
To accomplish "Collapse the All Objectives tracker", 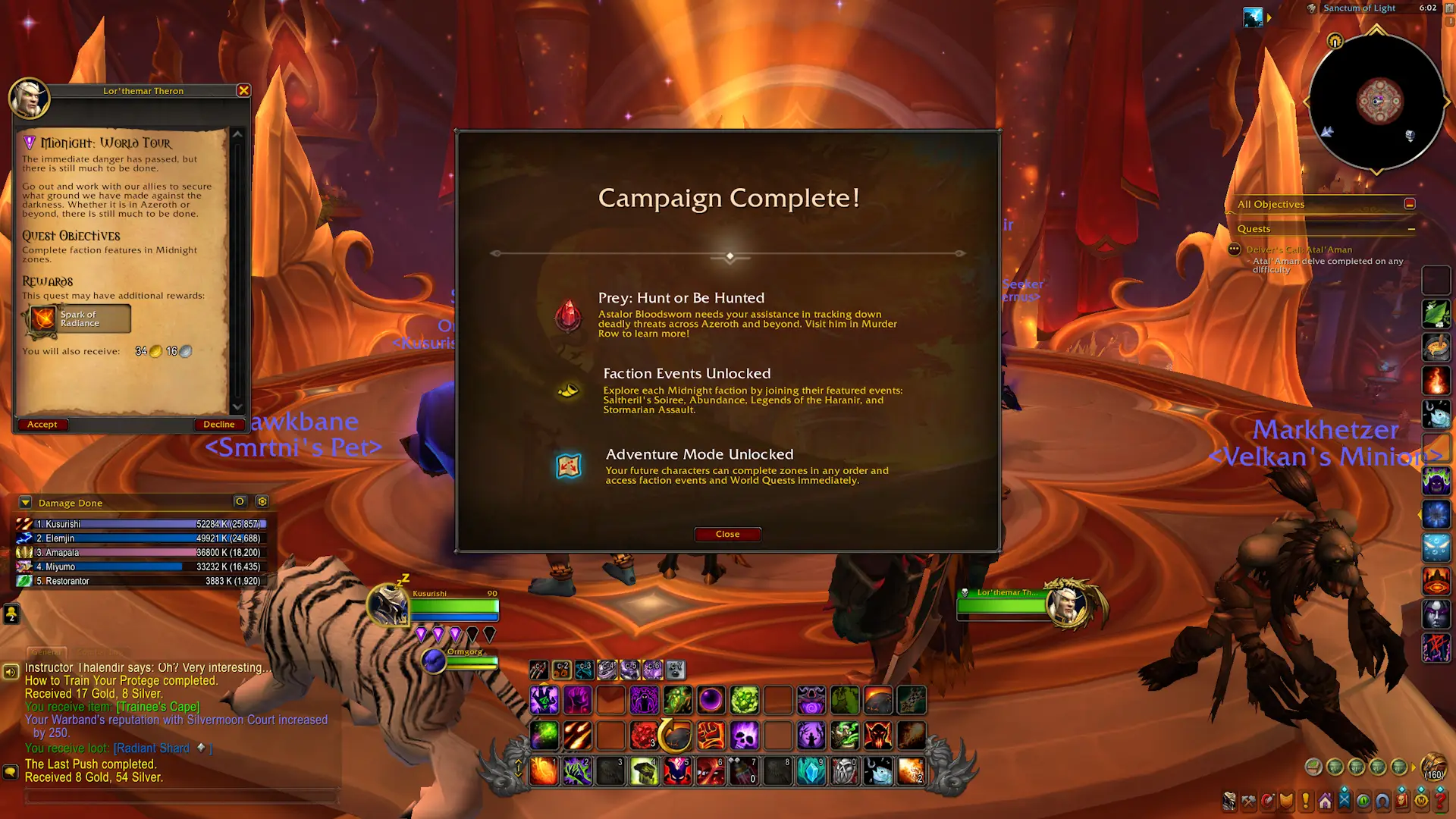I will pyautogui.click(x=1410, y=203).
